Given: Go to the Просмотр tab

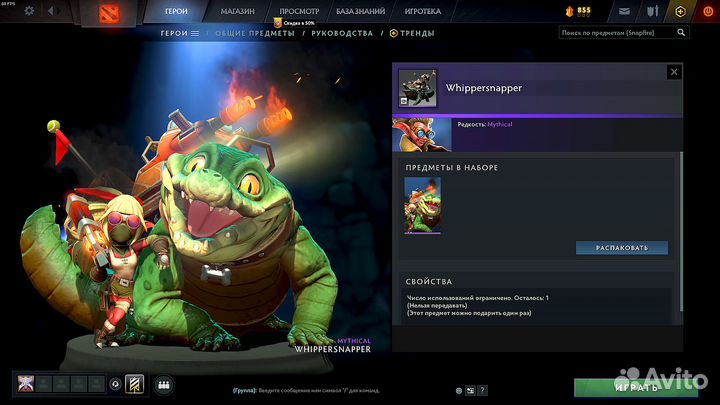Looking at the screenshot, I should 298,11.
